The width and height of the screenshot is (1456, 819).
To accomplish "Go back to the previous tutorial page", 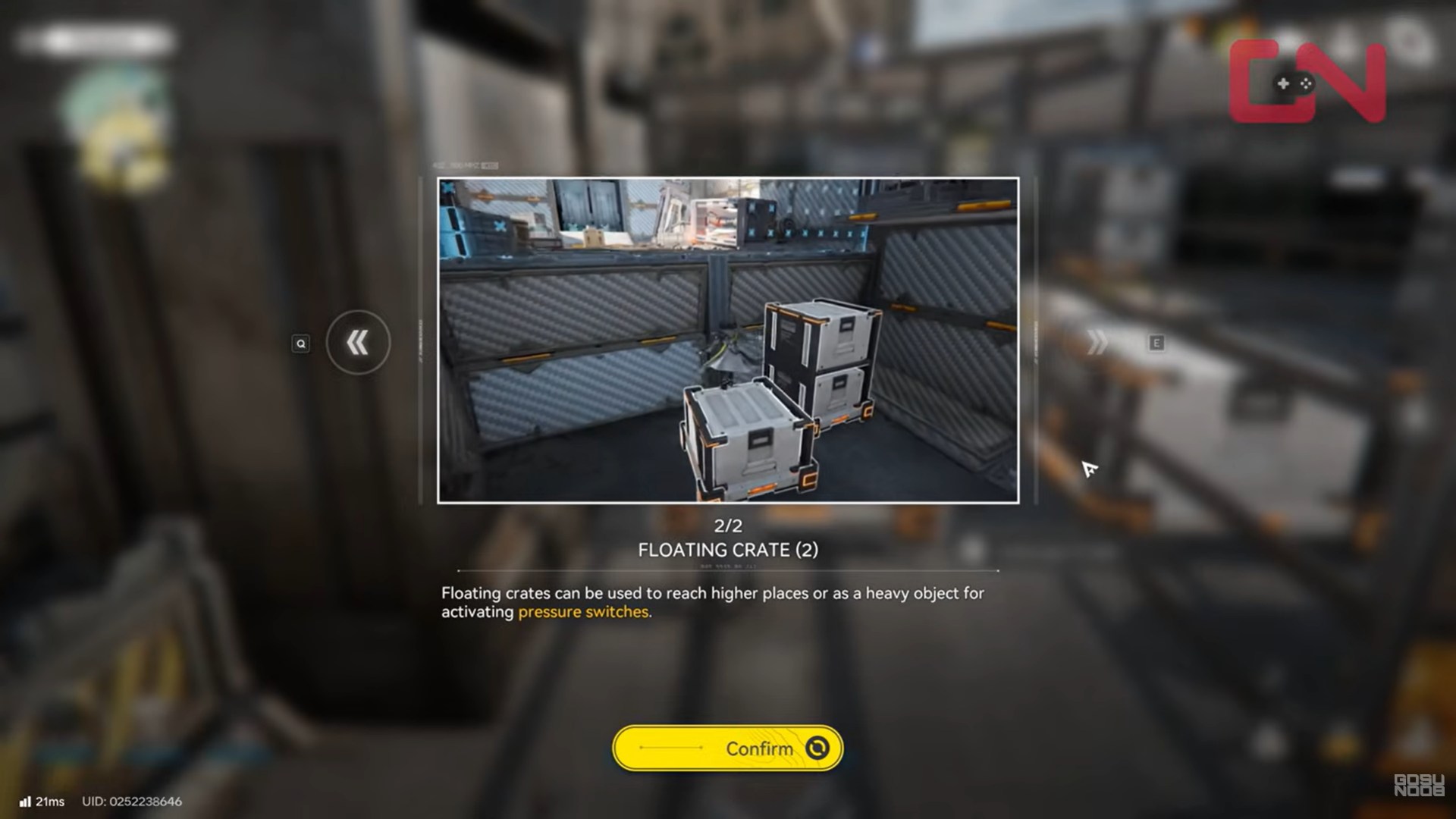I will pos(358,343).
